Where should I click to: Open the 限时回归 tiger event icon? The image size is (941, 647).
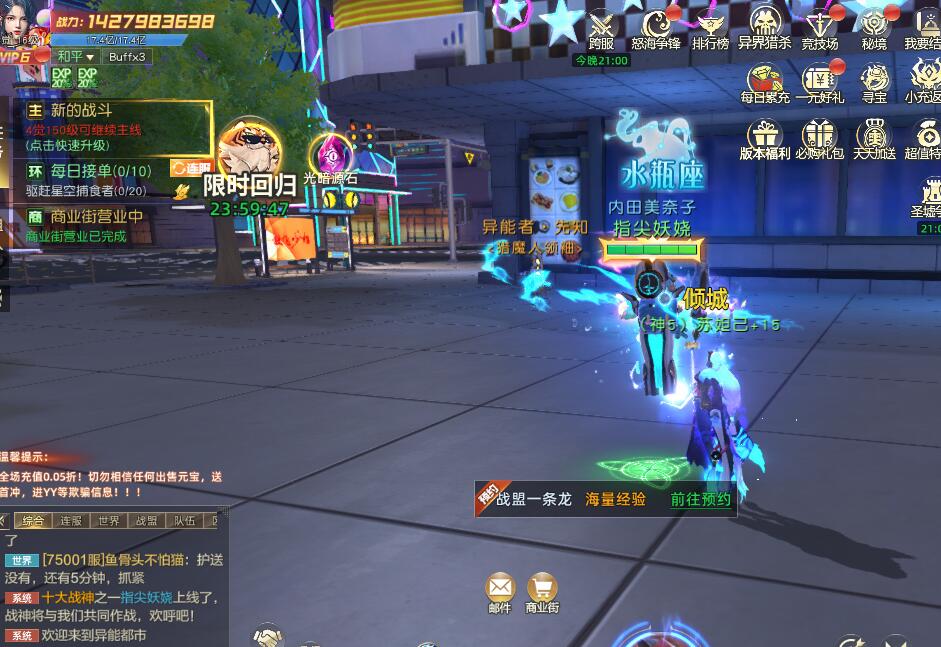coord(249,150)
